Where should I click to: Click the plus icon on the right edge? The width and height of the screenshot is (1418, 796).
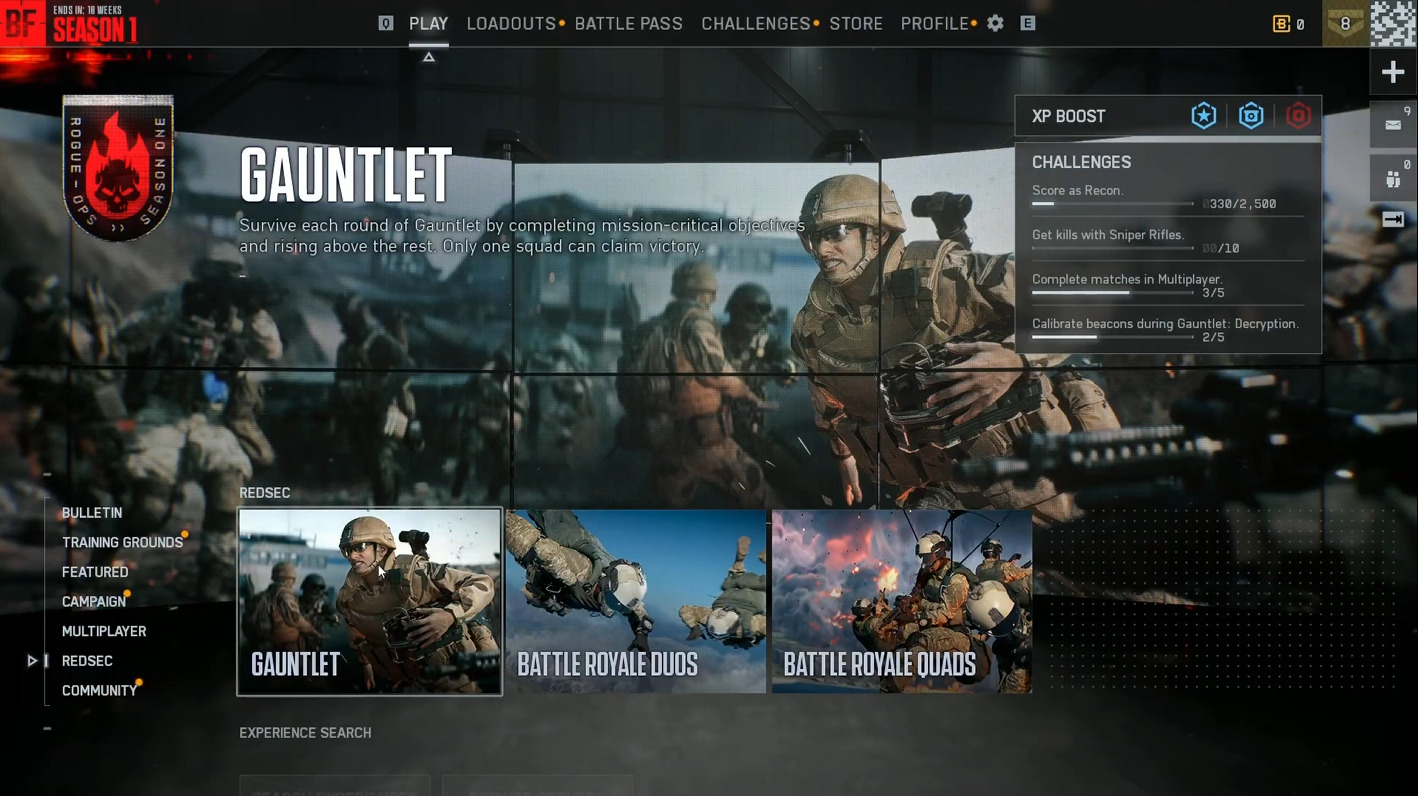coord(1393,71)
